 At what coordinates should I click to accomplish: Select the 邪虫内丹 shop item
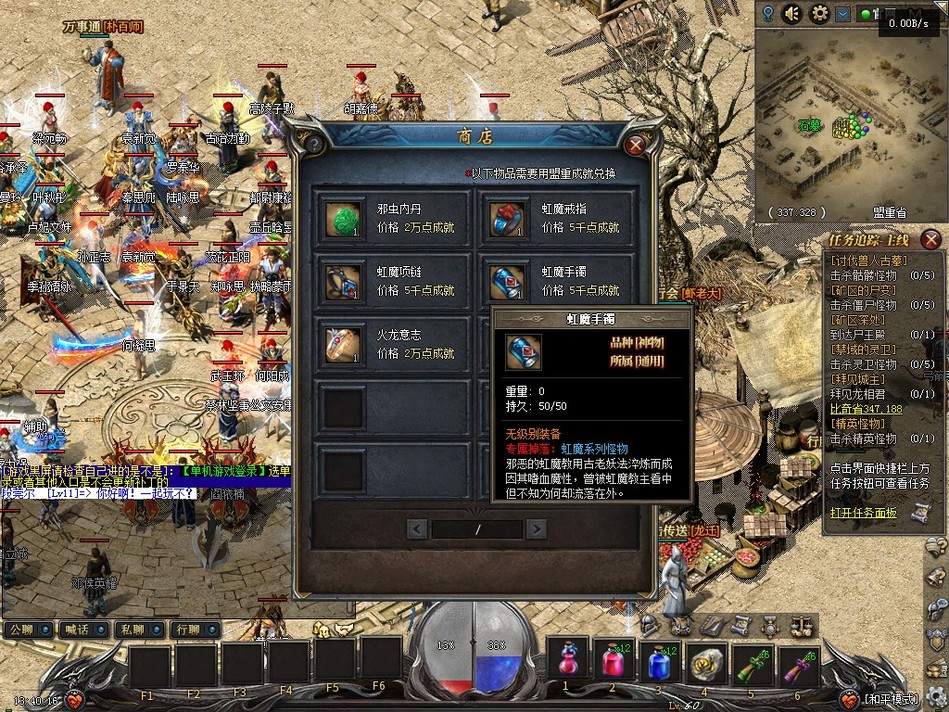pos(344,220)
